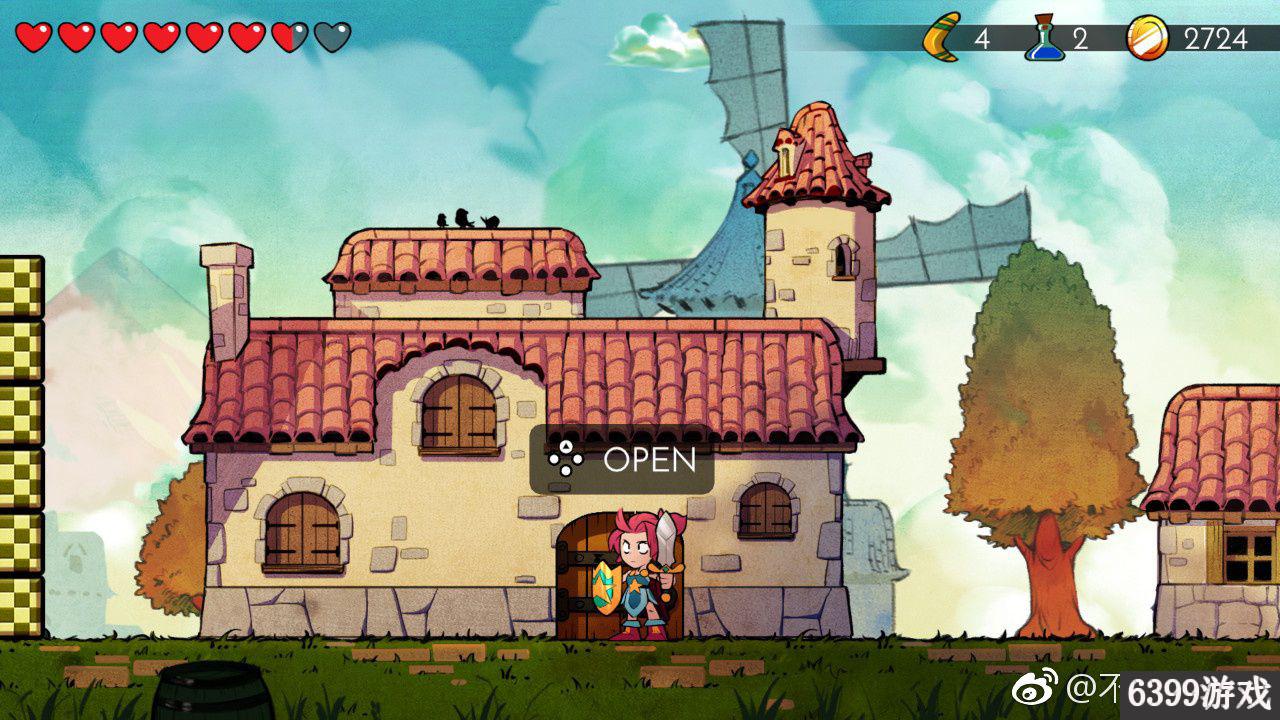Screen dimensions: 1280x720
Task: Select the boomerang item icon
Action: tap(941, 37)
